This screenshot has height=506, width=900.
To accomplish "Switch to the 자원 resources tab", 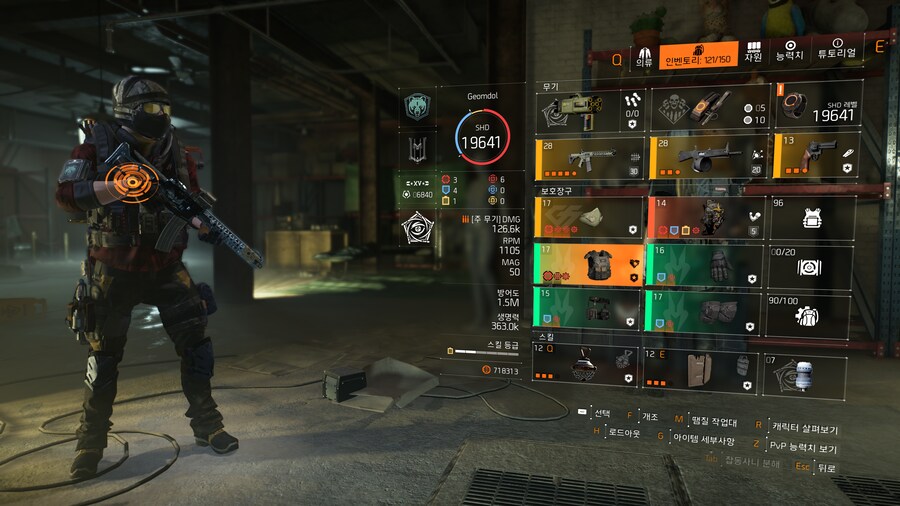I will (x=753, y=52).
